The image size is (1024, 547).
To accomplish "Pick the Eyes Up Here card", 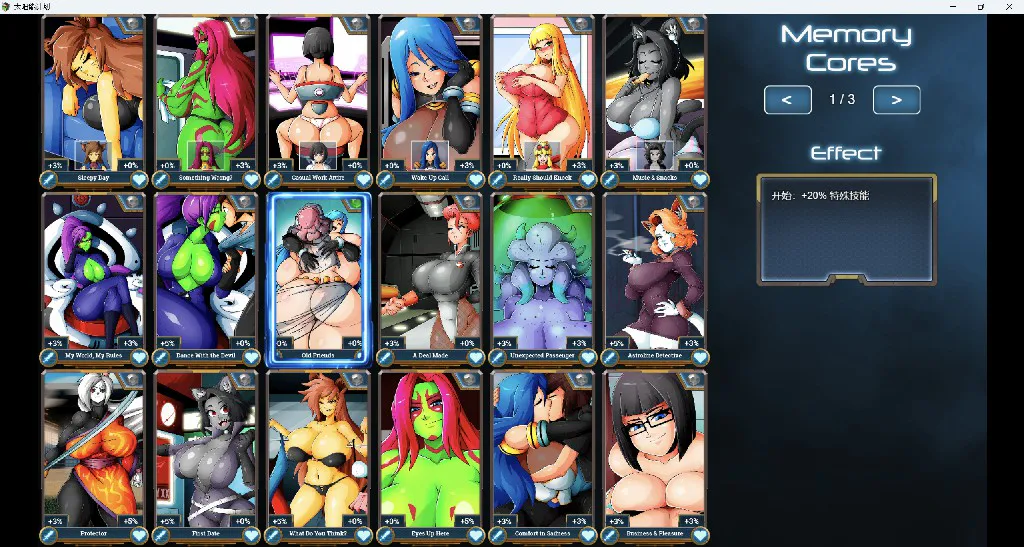I will click(430, 450).
